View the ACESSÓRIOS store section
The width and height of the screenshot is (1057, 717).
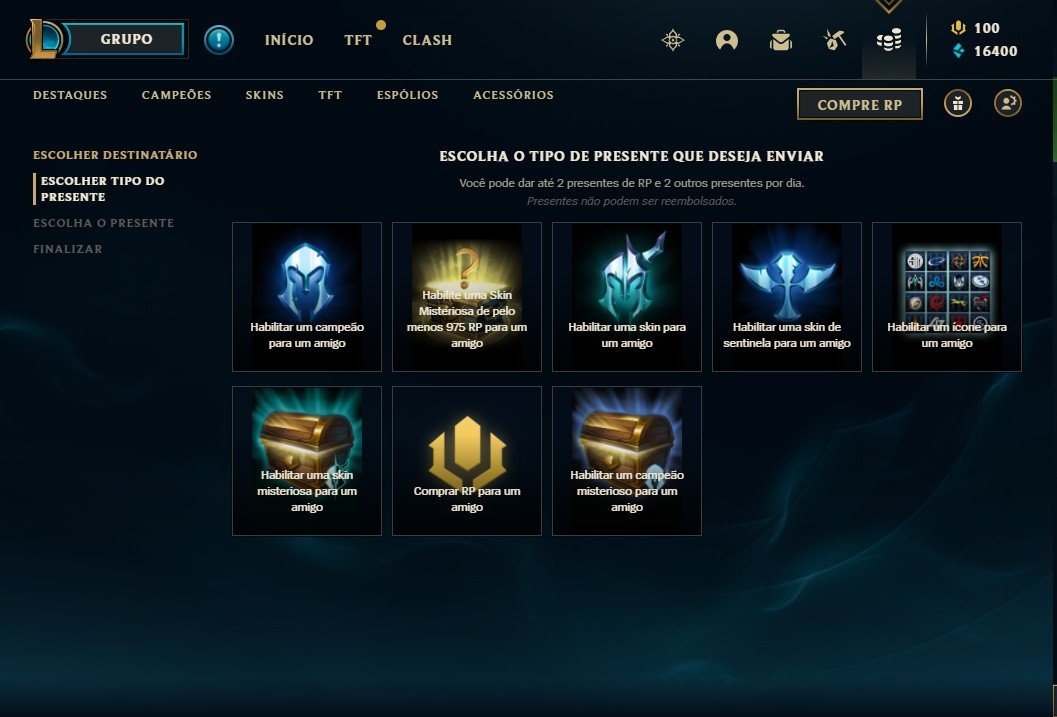513,96
